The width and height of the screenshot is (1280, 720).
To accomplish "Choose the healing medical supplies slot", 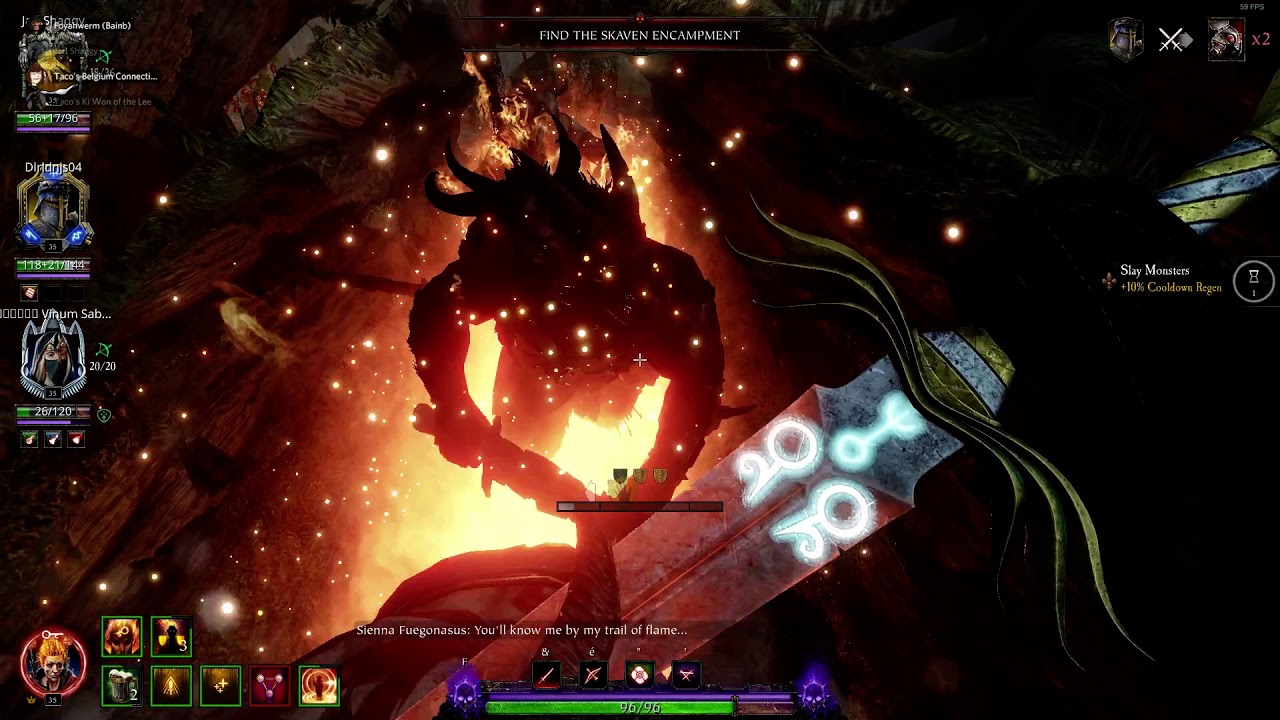I will (640, 676).
